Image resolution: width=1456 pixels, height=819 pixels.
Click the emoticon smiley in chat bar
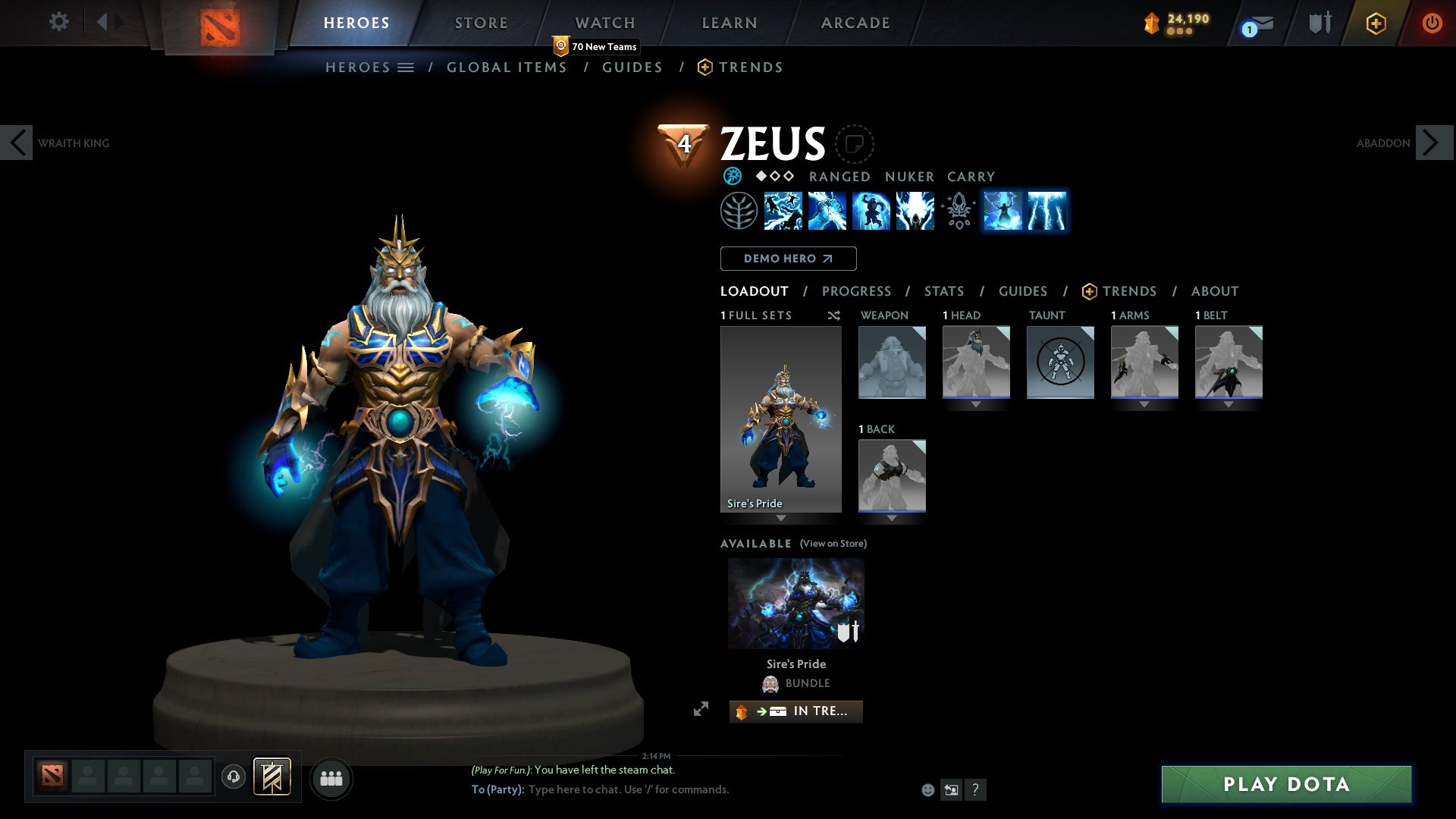click(927, 789)
